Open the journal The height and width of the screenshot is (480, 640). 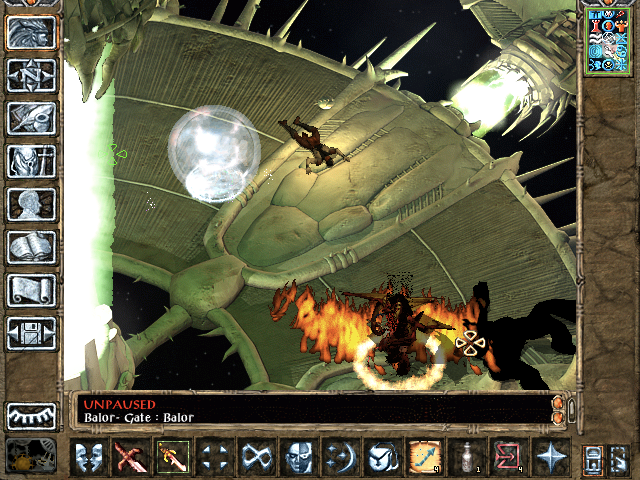tap(31, 118)
